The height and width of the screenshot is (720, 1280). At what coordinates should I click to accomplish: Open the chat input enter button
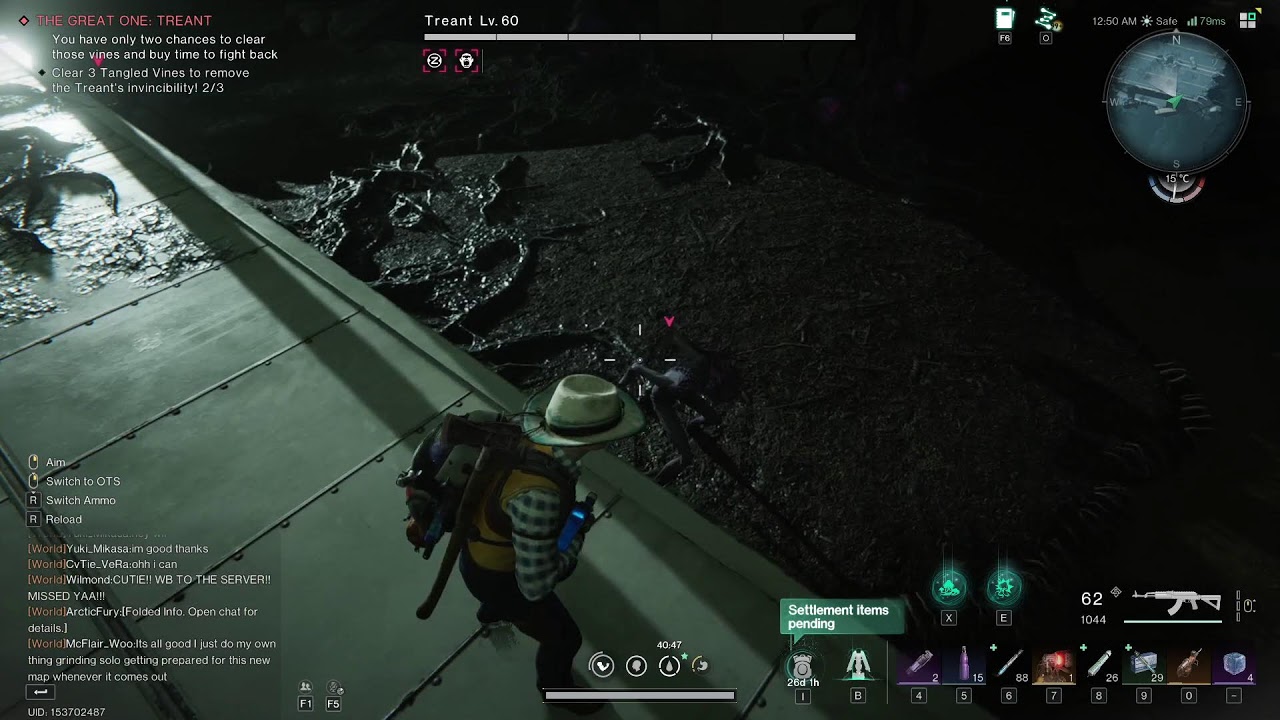(40, 692)
